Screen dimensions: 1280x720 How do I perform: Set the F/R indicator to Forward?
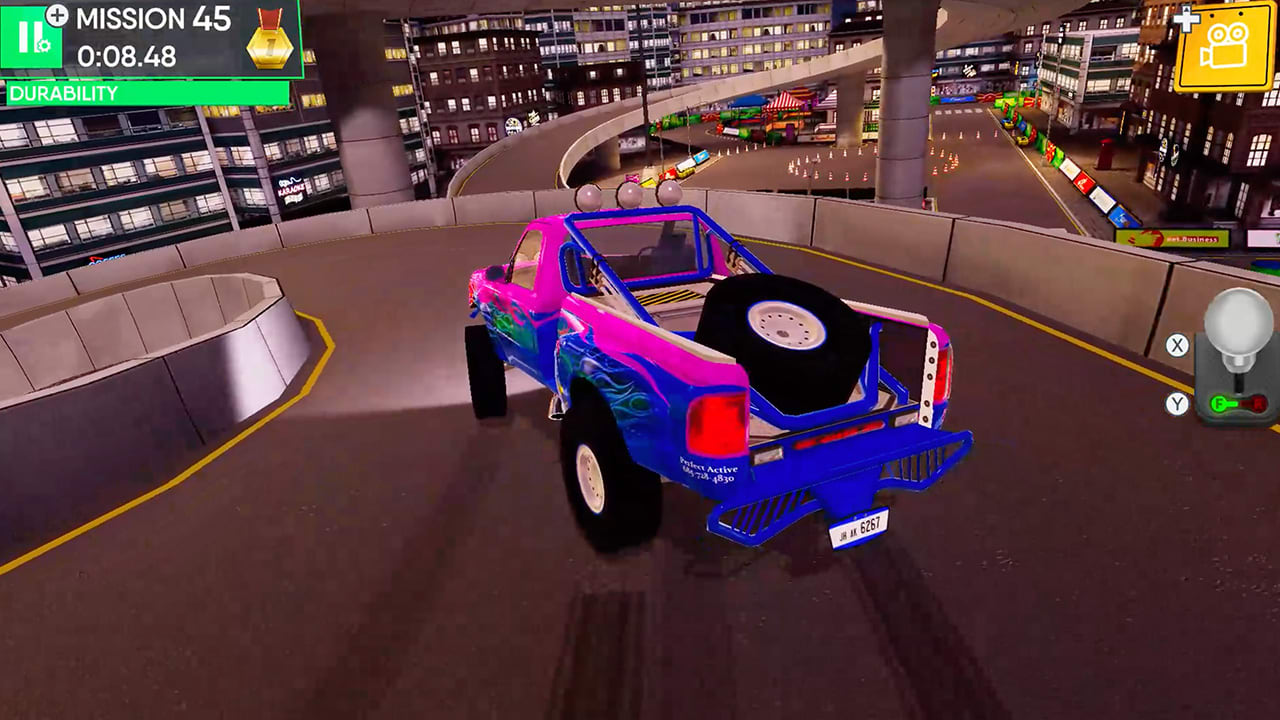point(1219,403)
